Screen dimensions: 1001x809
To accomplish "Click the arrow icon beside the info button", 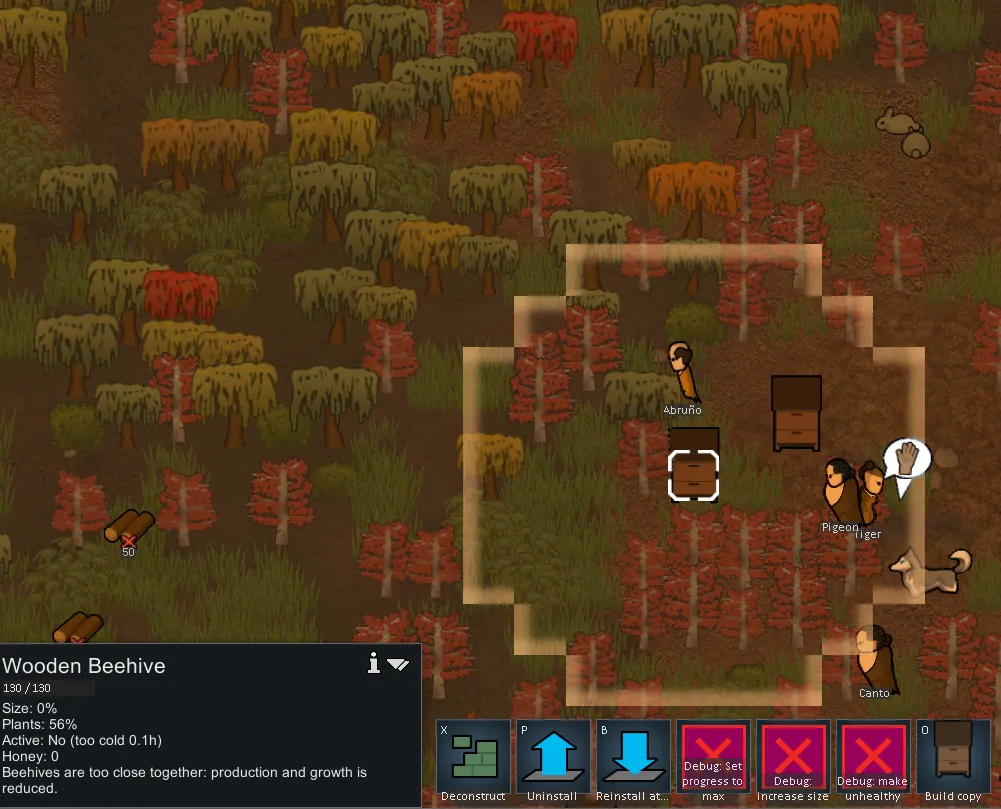I will pos(398,664).
